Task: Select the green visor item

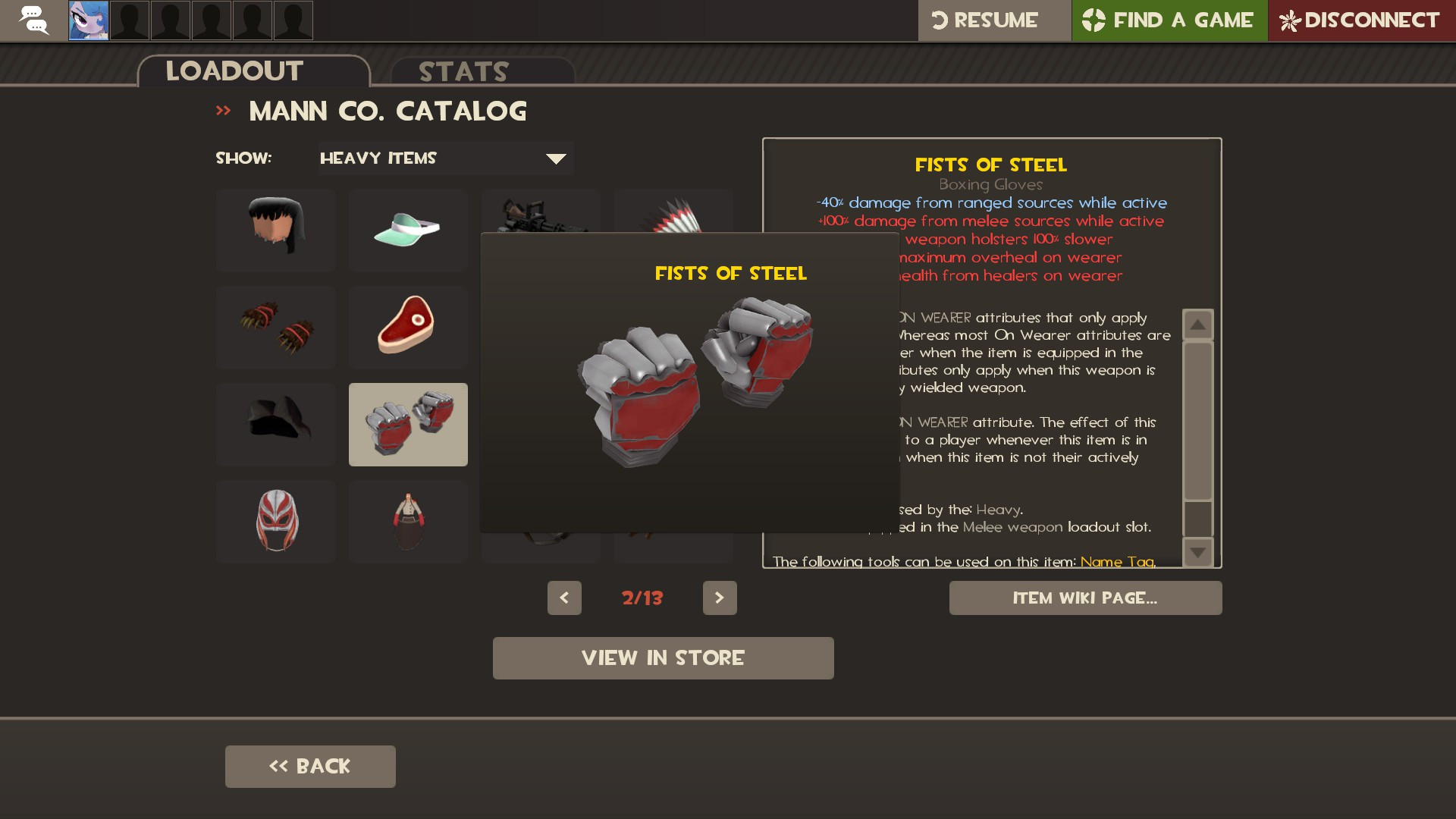Action: [x=408, y=230]
